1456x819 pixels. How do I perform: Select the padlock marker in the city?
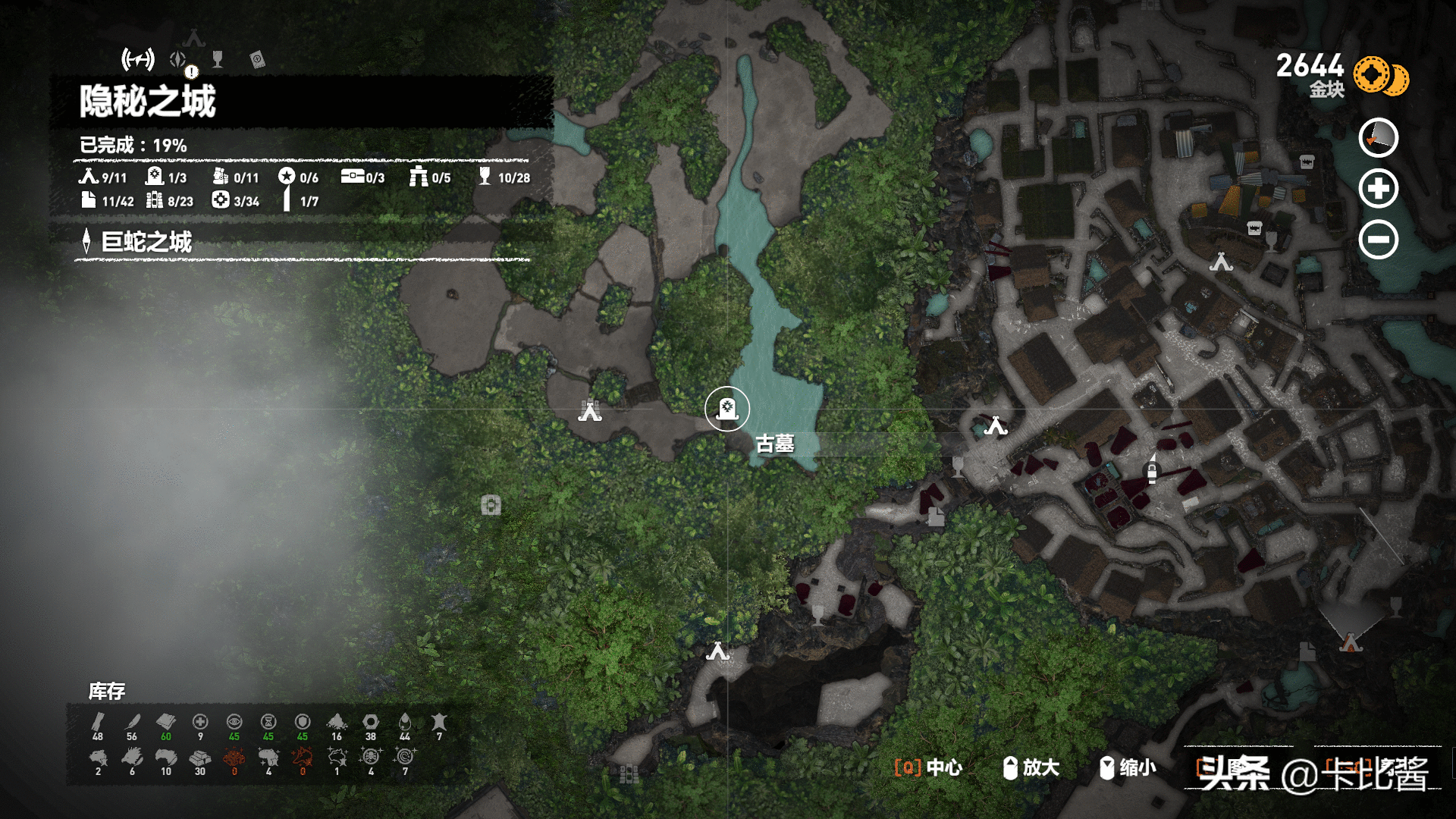(x=1152, y=472)
